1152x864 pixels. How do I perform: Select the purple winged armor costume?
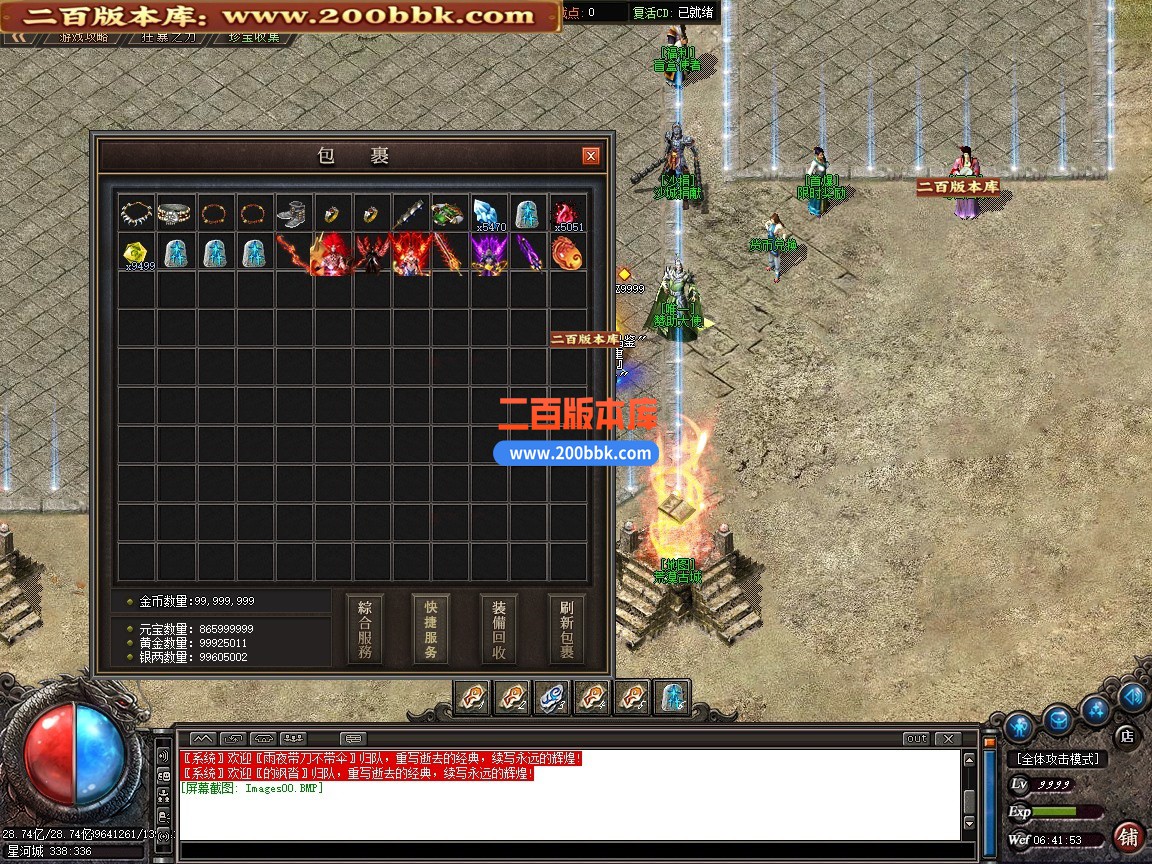(x=489, y=252)
